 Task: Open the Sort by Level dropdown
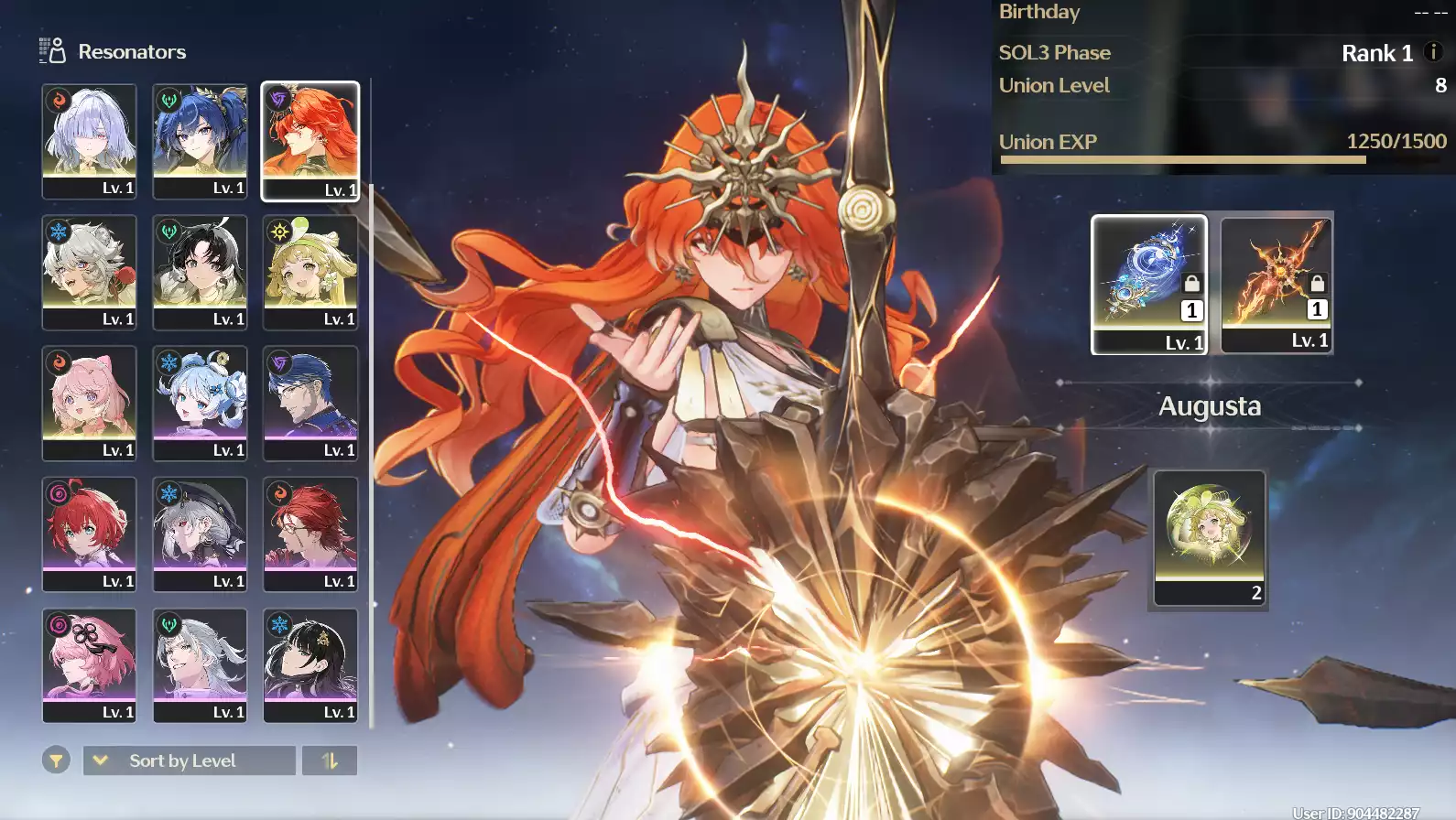(x=190, y=761)
